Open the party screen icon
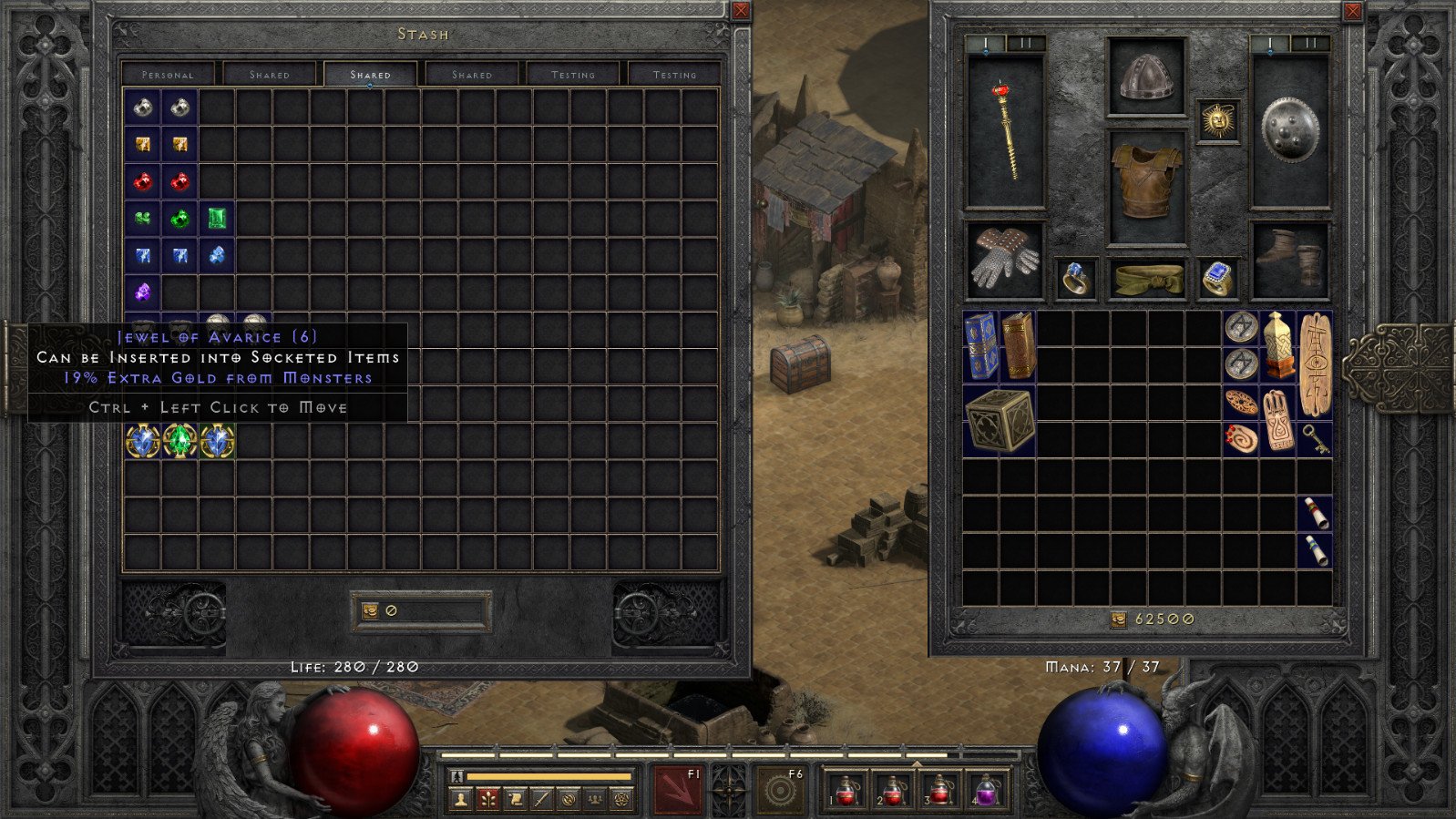 tap(597, 799)
